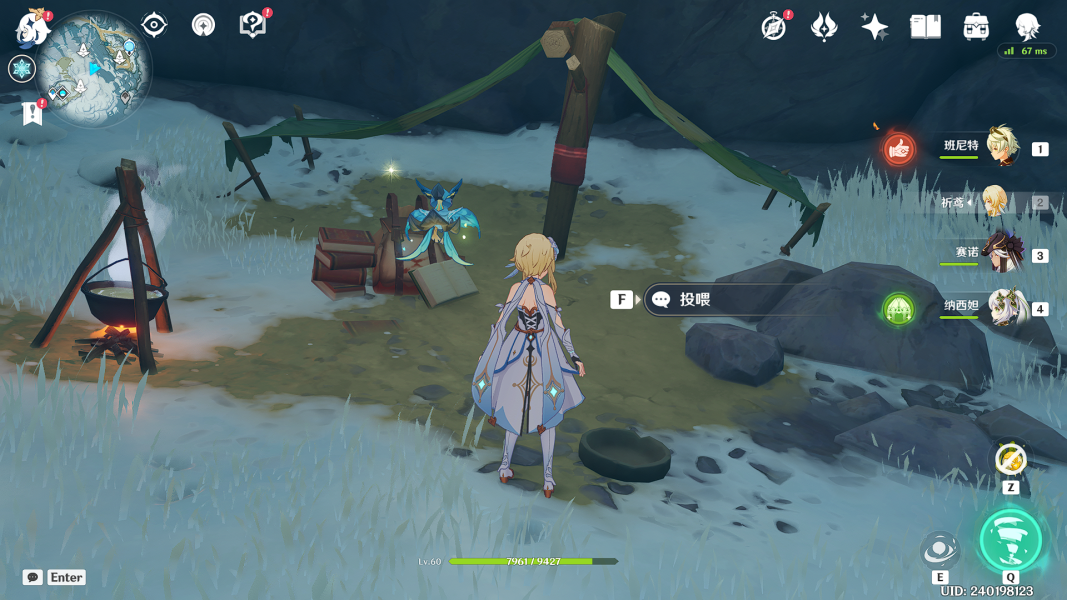Screen dimensions: 1067x600
Task: Open the hexagon question mark icon
Action: [252, 25]
